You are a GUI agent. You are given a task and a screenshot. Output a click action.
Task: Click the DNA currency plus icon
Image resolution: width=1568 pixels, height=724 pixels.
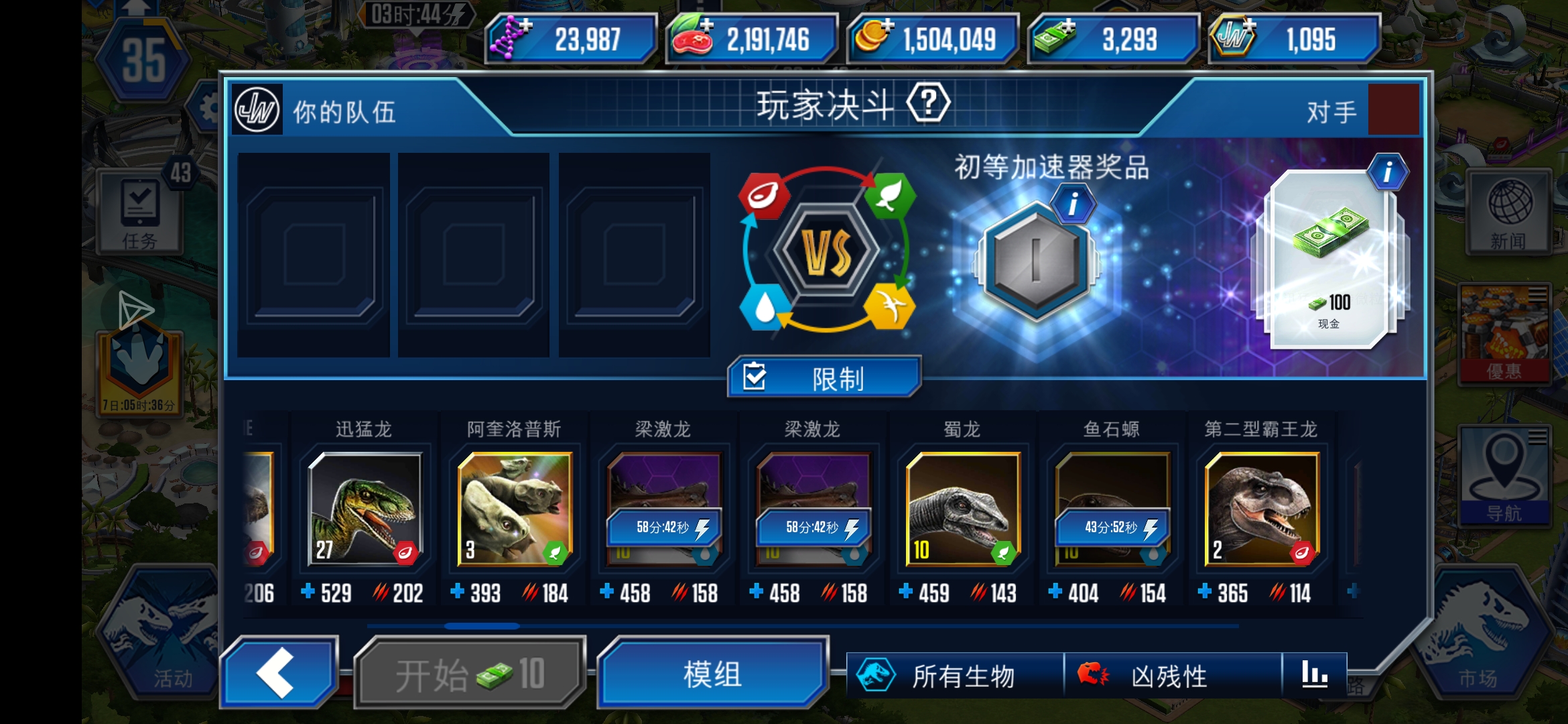point(527,25)
